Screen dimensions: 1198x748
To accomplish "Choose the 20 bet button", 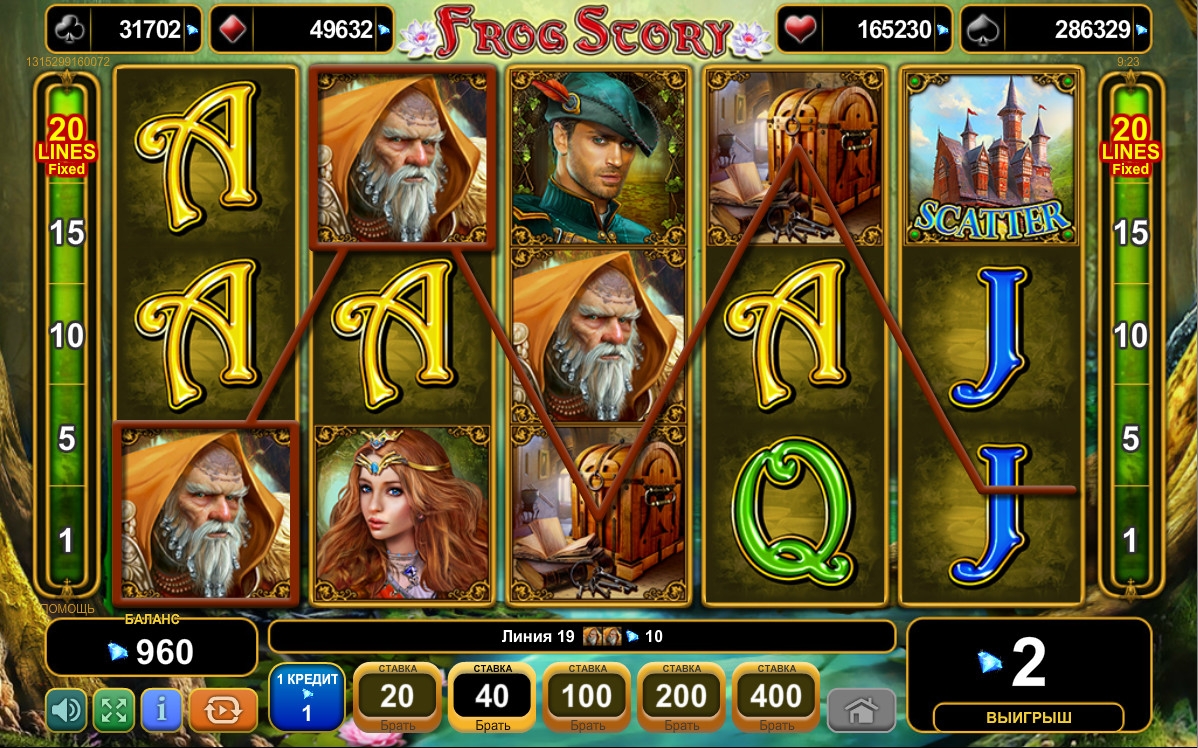I will coord(397,696).
